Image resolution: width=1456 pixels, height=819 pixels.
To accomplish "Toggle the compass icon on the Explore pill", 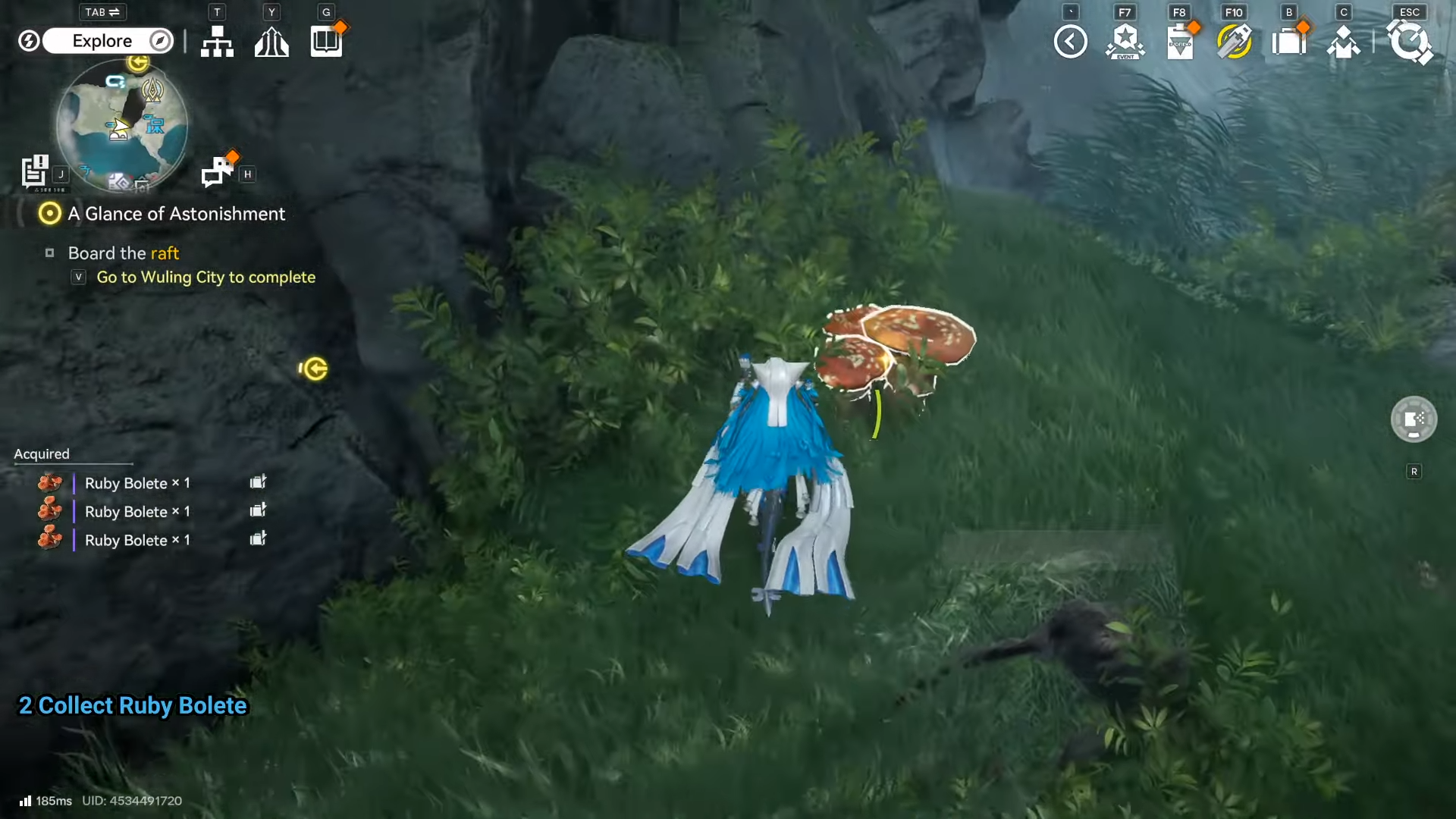I will (x=159, y=41).
